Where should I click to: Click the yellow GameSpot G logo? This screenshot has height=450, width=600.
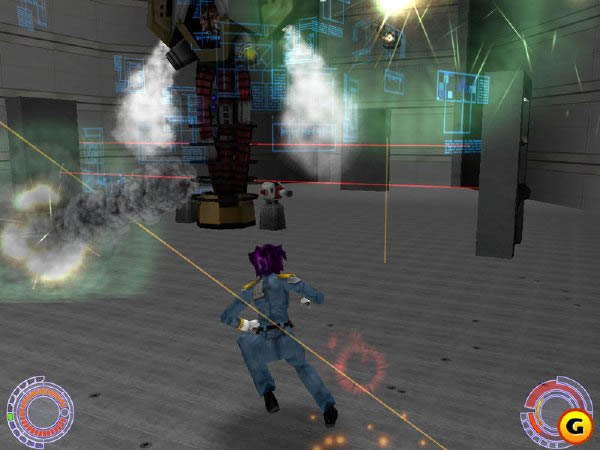(574, 426)
